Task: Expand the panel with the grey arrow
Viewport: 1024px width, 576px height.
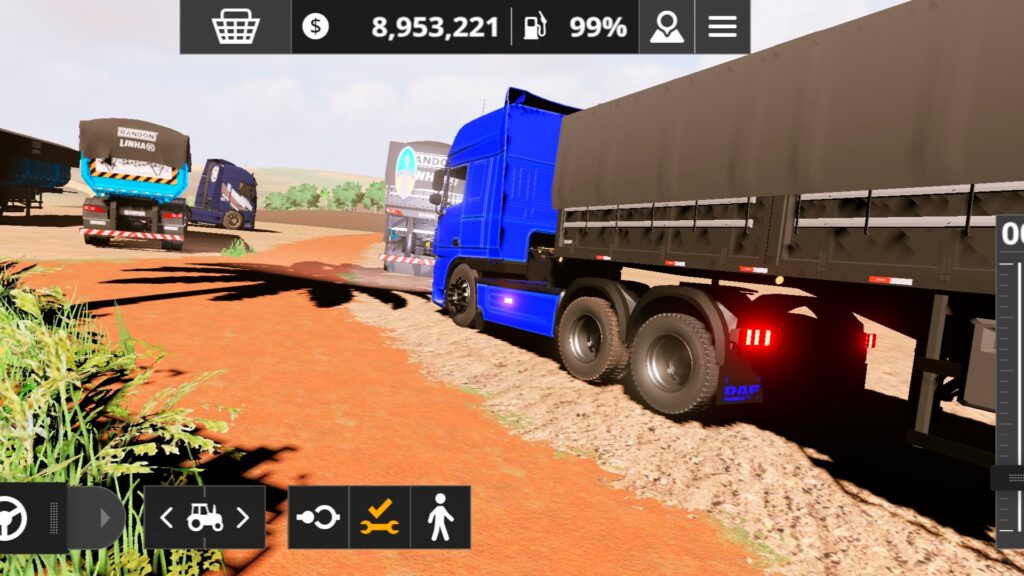Action: pos(104,518)
